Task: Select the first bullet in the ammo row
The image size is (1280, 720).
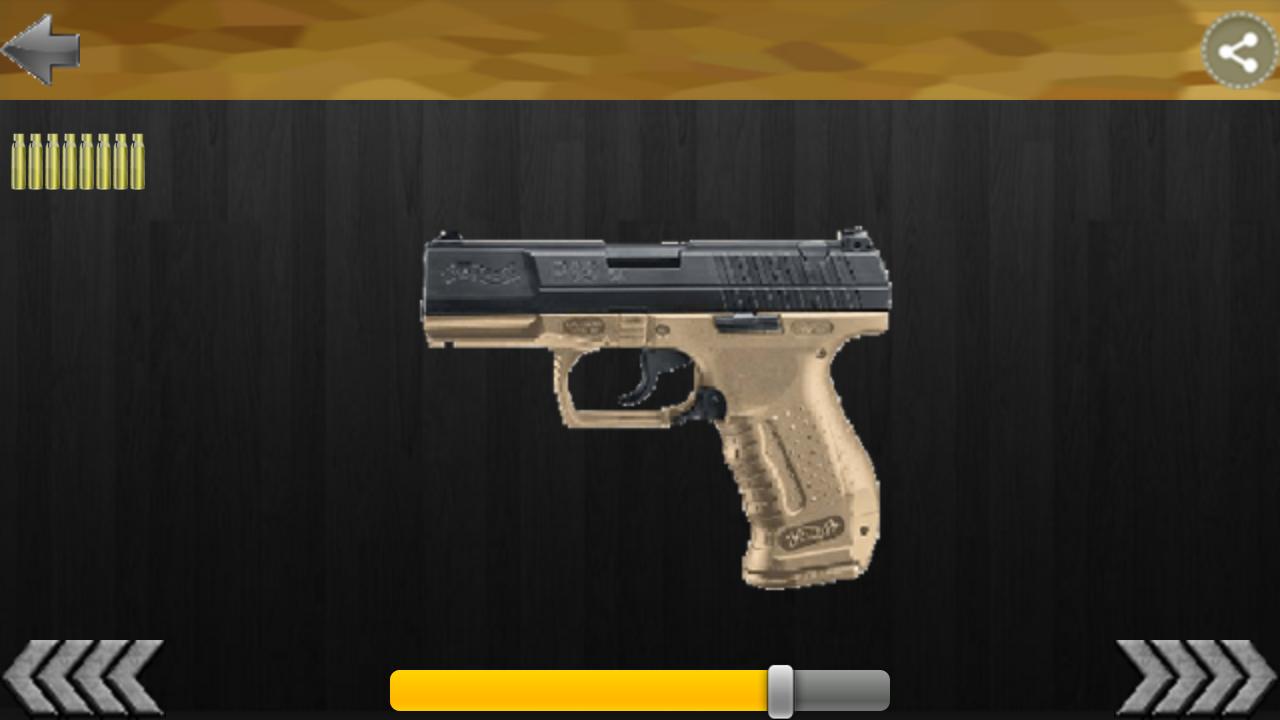Action: tap(20, 160)
